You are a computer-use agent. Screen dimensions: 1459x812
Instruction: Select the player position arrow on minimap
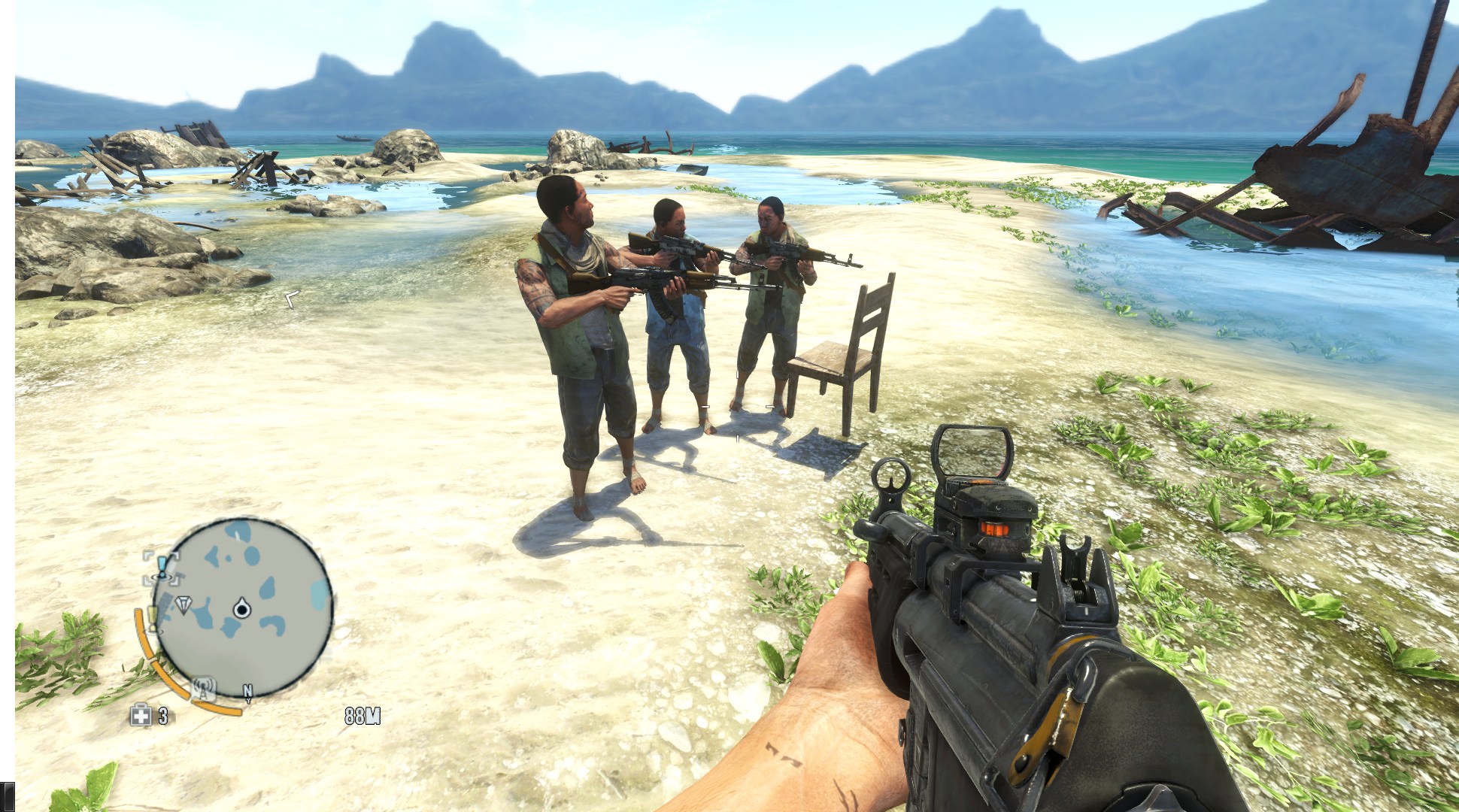pyautogui.click(x=241, y=608)
